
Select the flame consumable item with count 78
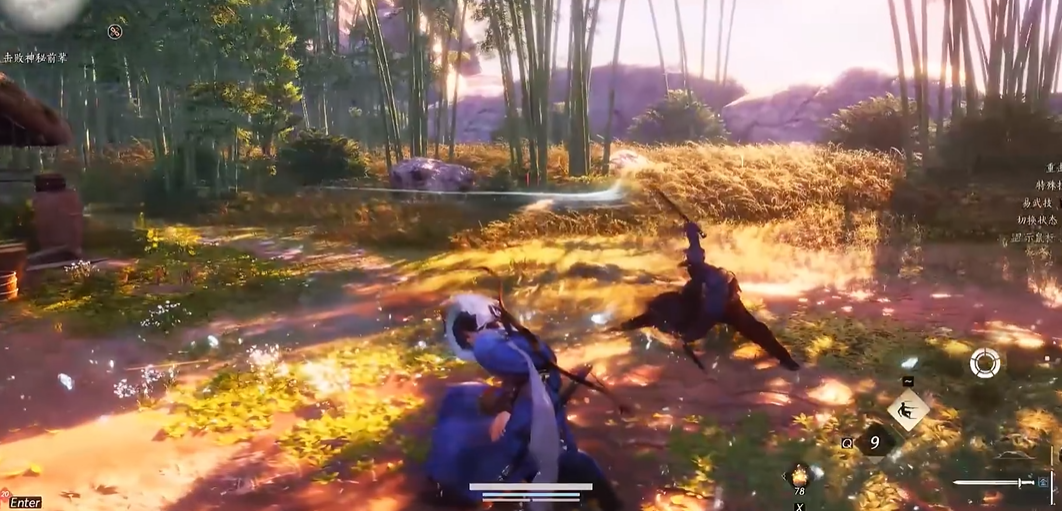[x=799, y=476]
